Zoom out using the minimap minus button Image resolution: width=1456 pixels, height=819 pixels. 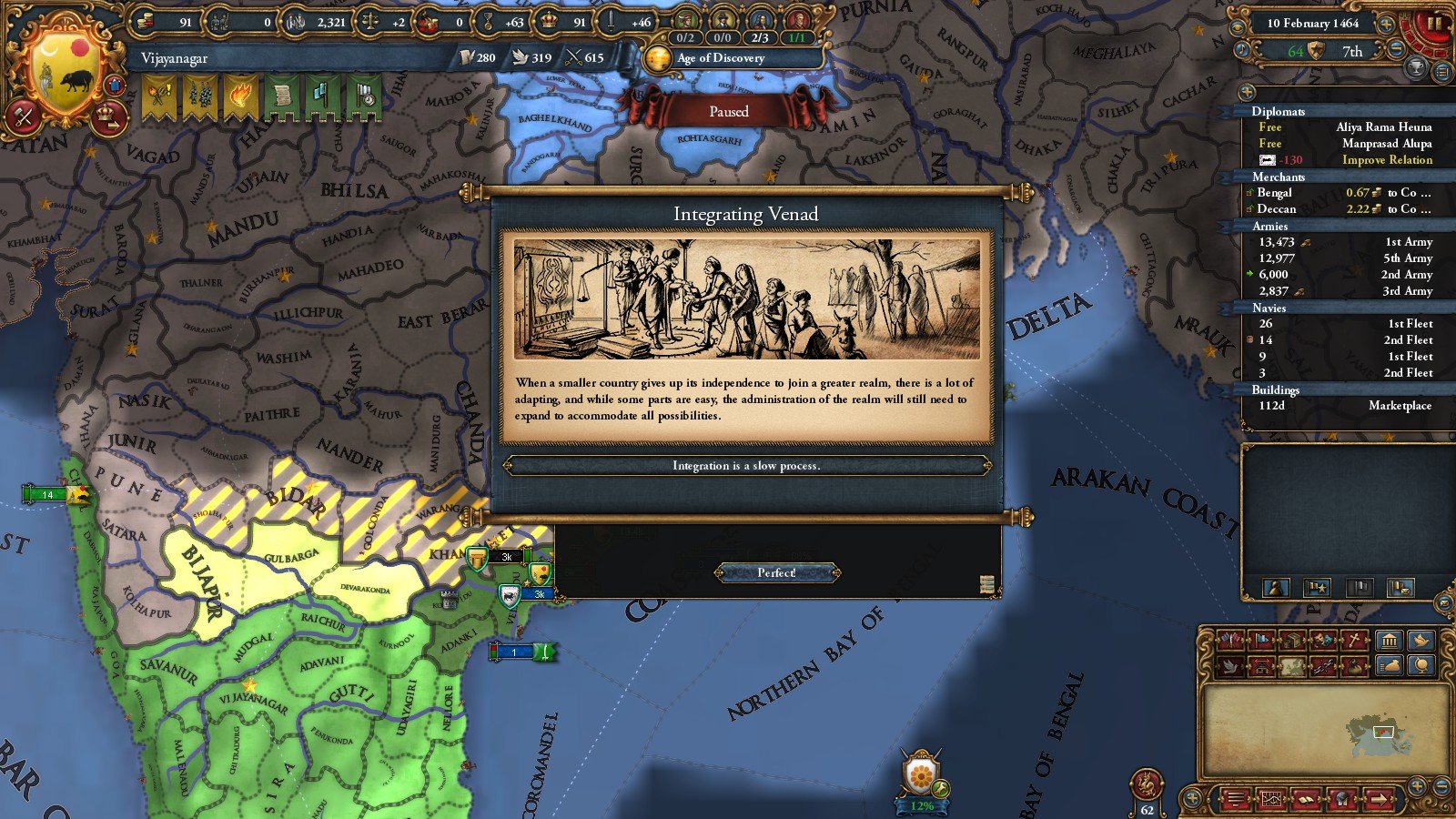[1441, 784]
